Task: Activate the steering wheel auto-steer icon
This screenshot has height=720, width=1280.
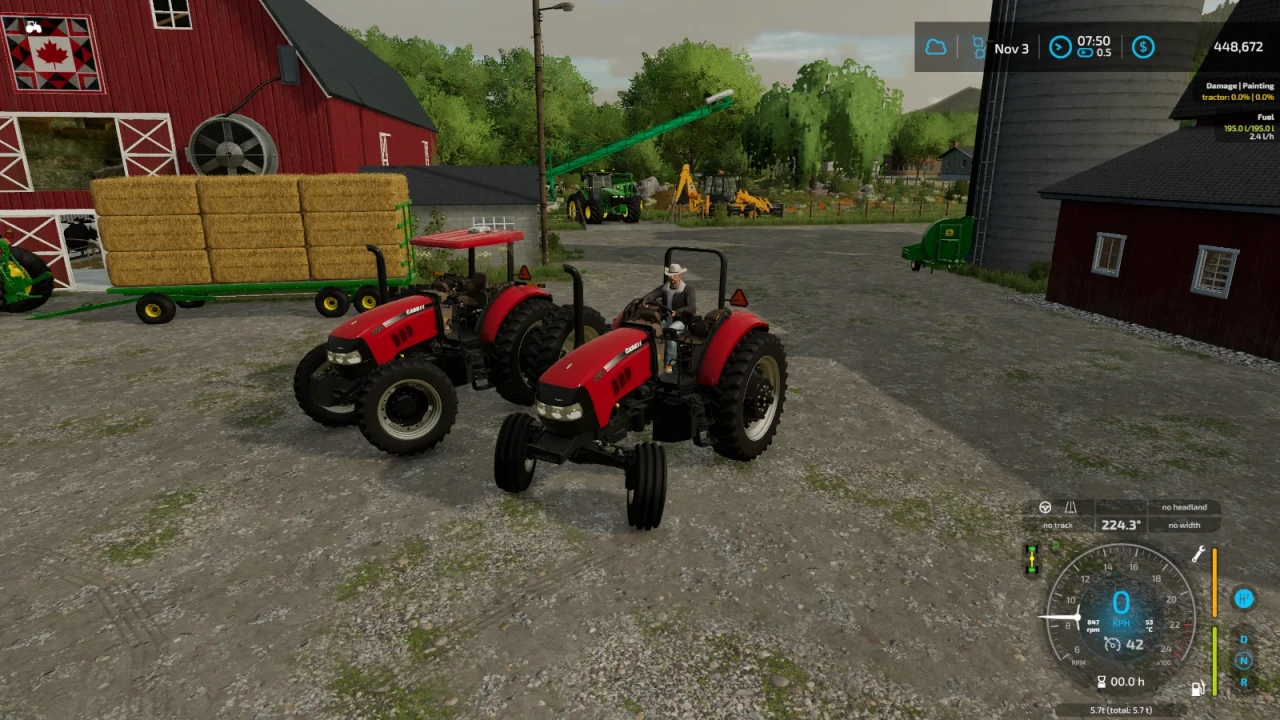Action: [1046, 506]
